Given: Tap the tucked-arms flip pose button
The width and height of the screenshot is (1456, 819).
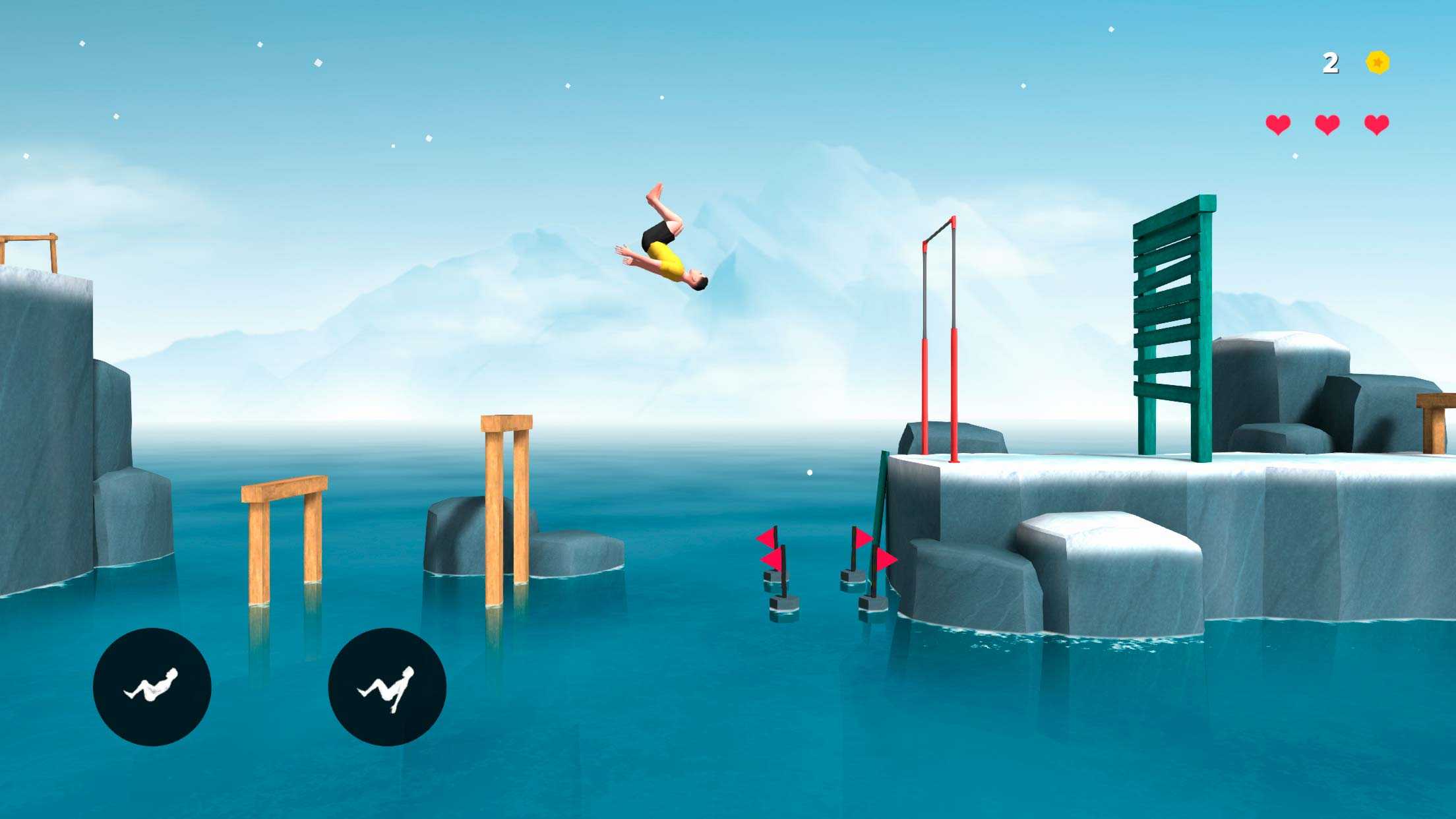Looking at the screenshot, I should pyautogui.click(x=152, y=686).
